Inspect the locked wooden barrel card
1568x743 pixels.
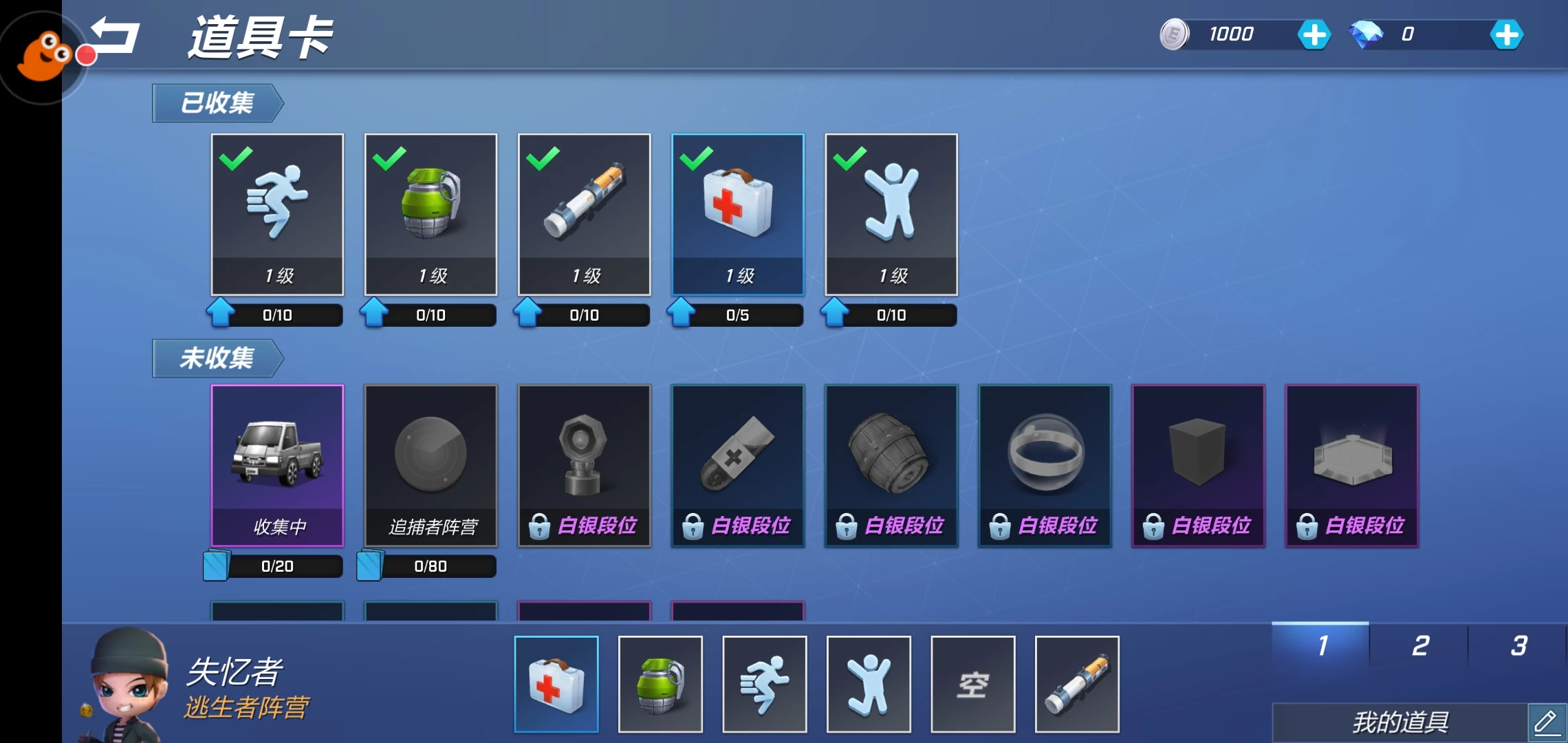pos(891,464)
